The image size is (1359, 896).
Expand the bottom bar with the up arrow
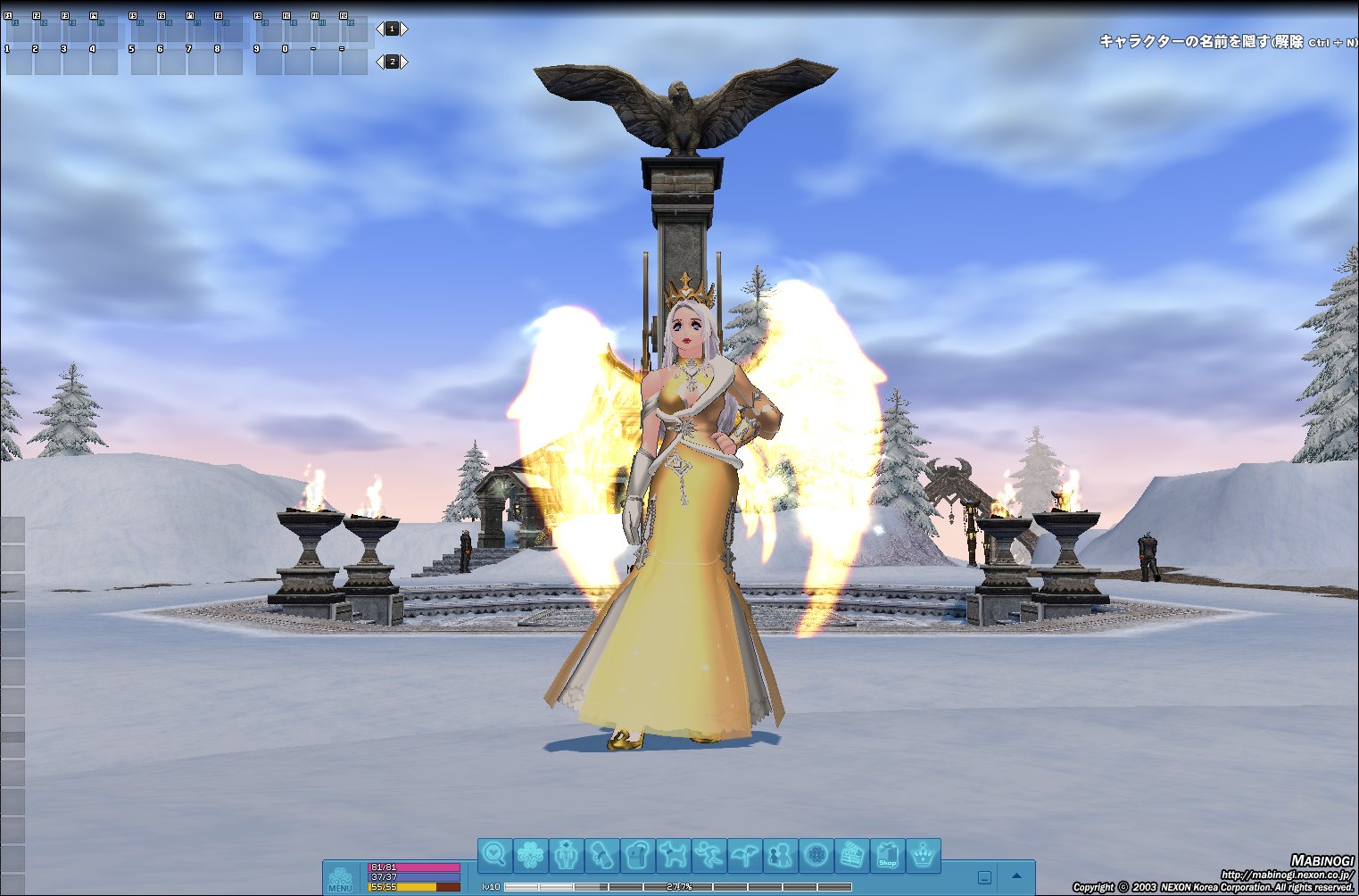1016,876
